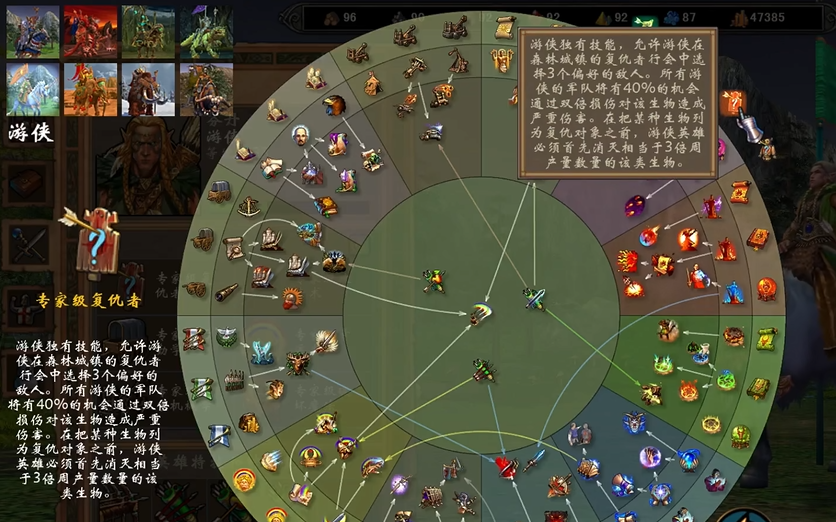Select the stag head skill icon
836x522 pixels.
[x=297, y=362]
